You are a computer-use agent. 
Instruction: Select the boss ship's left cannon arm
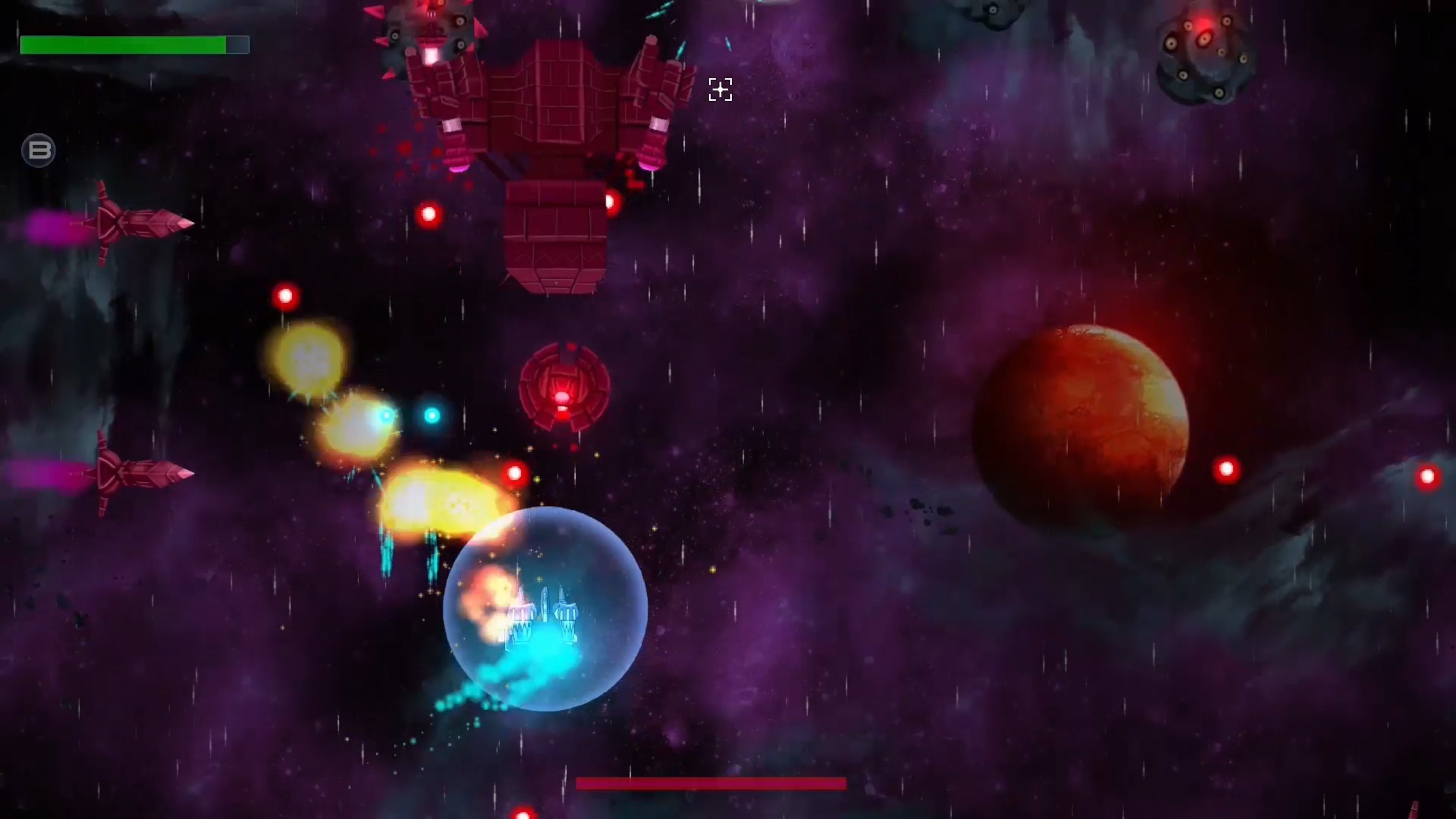pyautogui.click(x=447, y=102)
